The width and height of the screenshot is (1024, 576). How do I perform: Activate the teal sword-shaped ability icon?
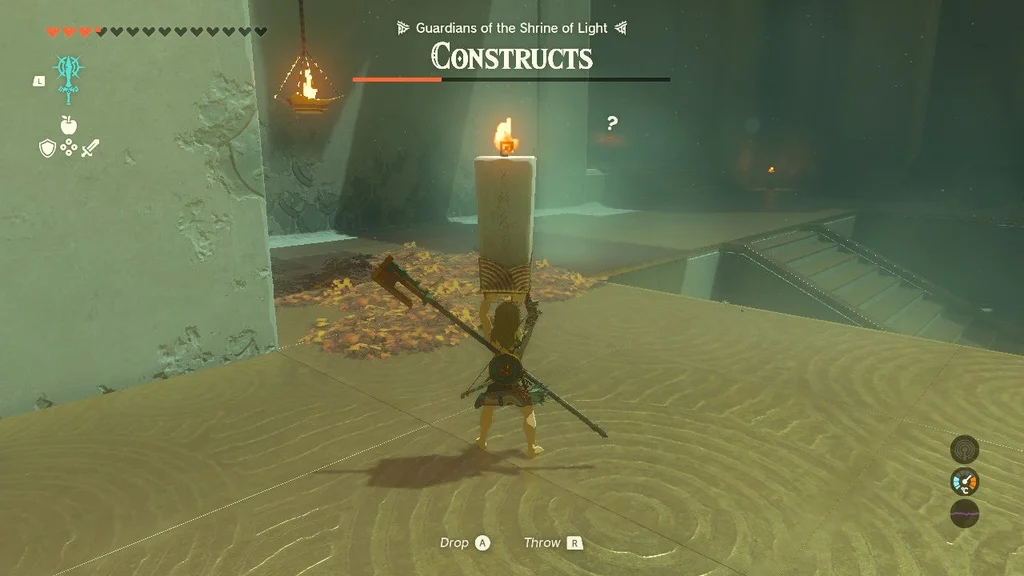pyautogui.click(x=70, y=79)
